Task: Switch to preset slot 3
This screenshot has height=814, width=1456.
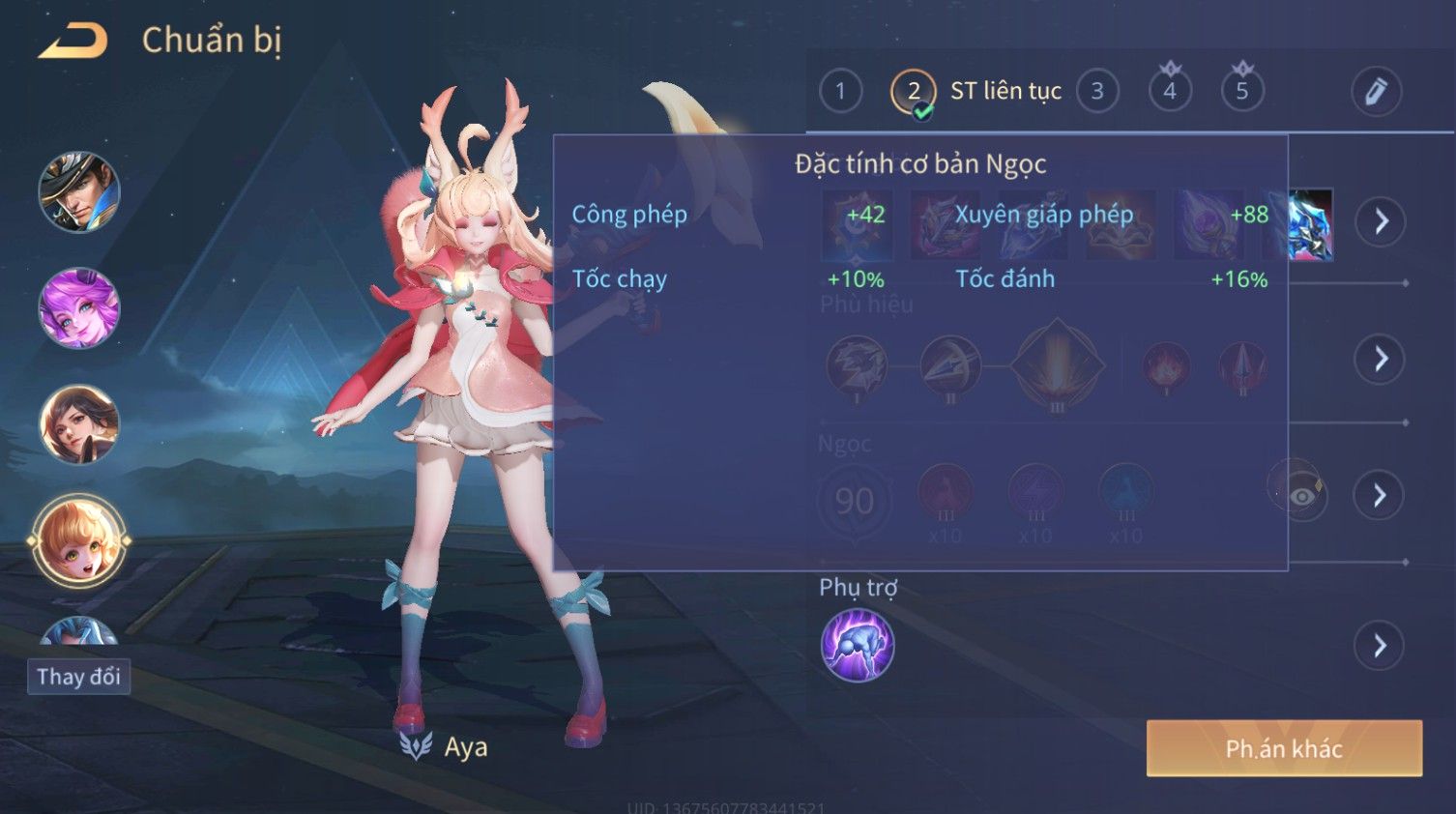Action: tap(1097, 92)
